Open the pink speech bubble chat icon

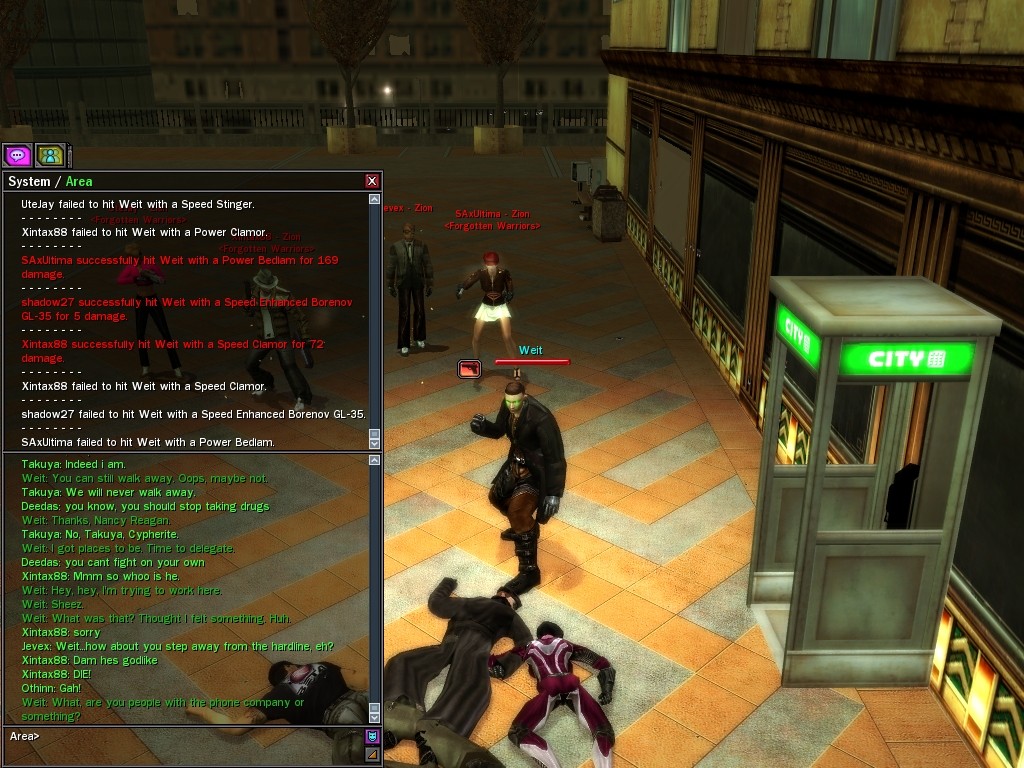coord(17,156)
